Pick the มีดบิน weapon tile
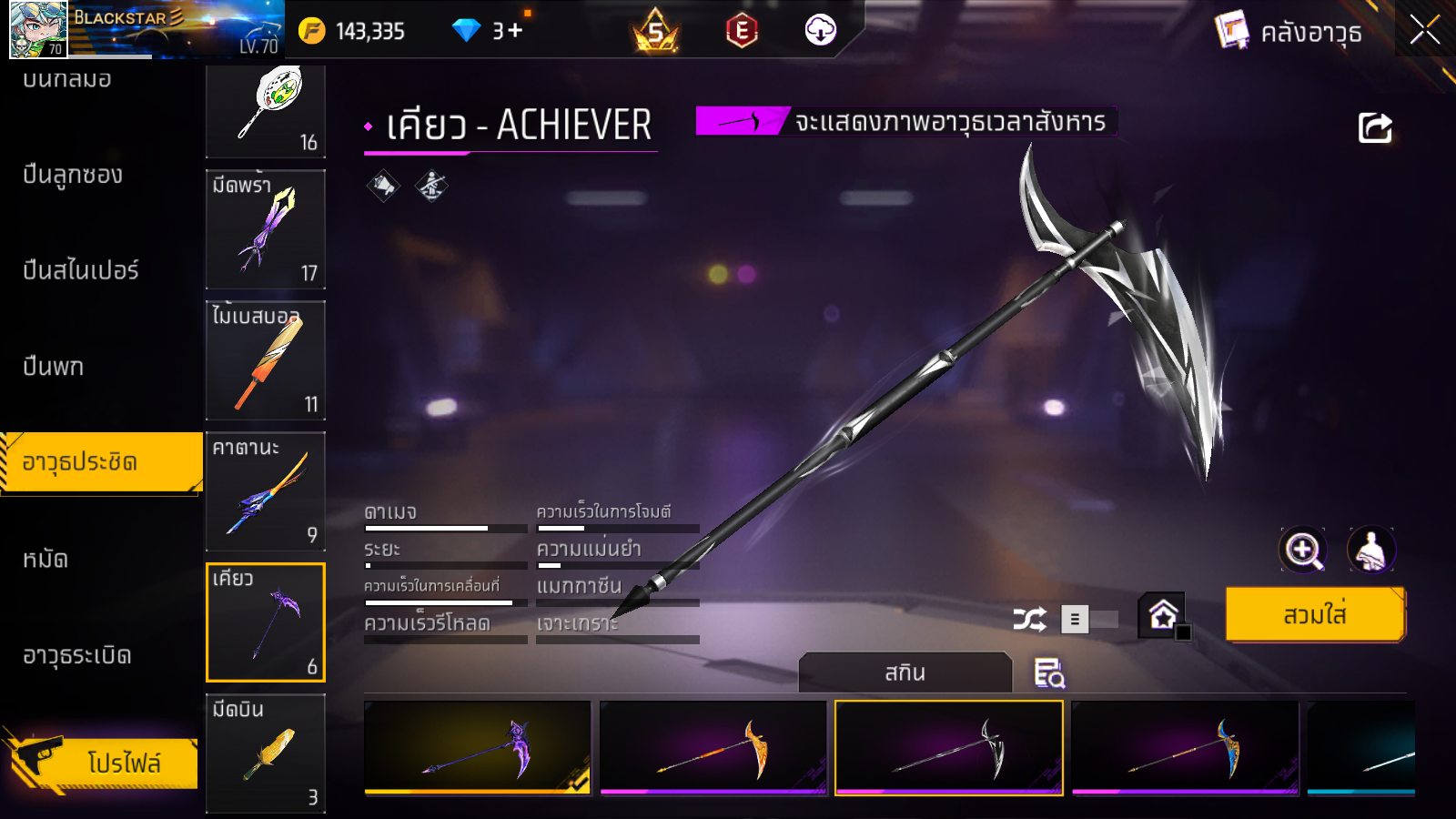This screenshot has height=819, width=1456. 266,753
